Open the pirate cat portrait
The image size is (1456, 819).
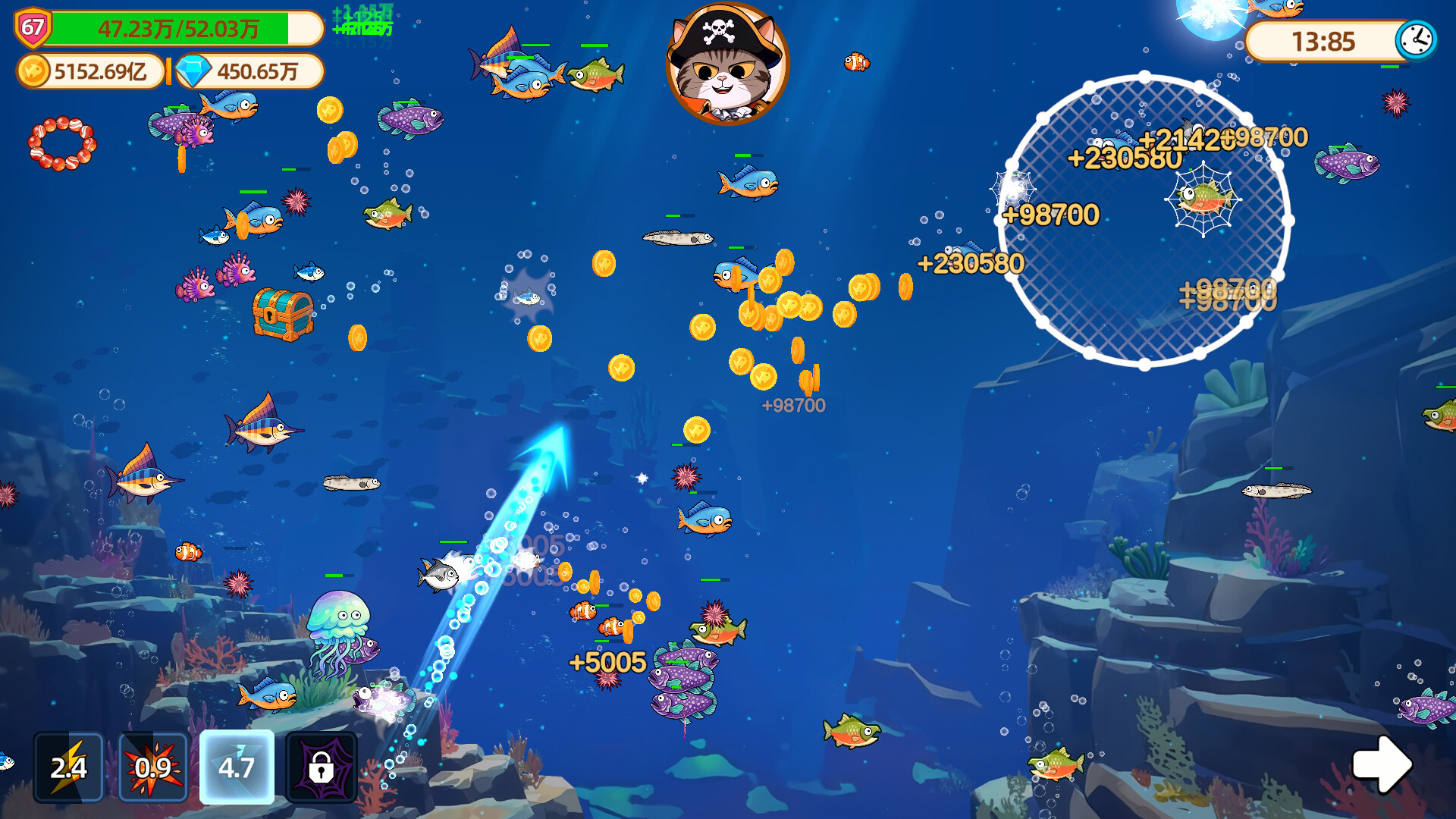coord(727,64)
